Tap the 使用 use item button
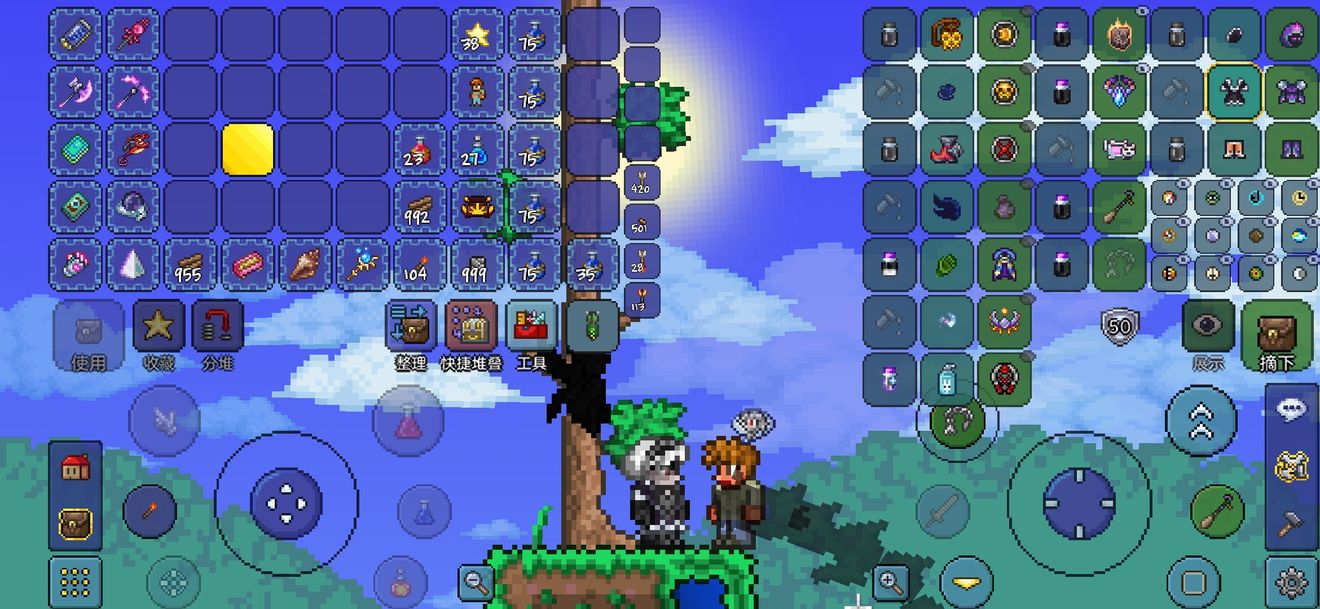1320x609 pixels. (x=88, y=328)
